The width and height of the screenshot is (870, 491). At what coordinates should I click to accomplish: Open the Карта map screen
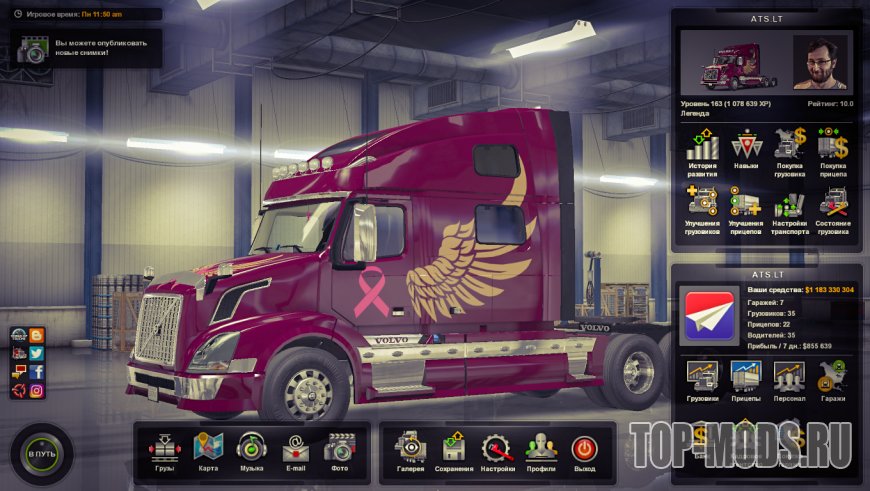pyautogui.click(x=208, y=448)
